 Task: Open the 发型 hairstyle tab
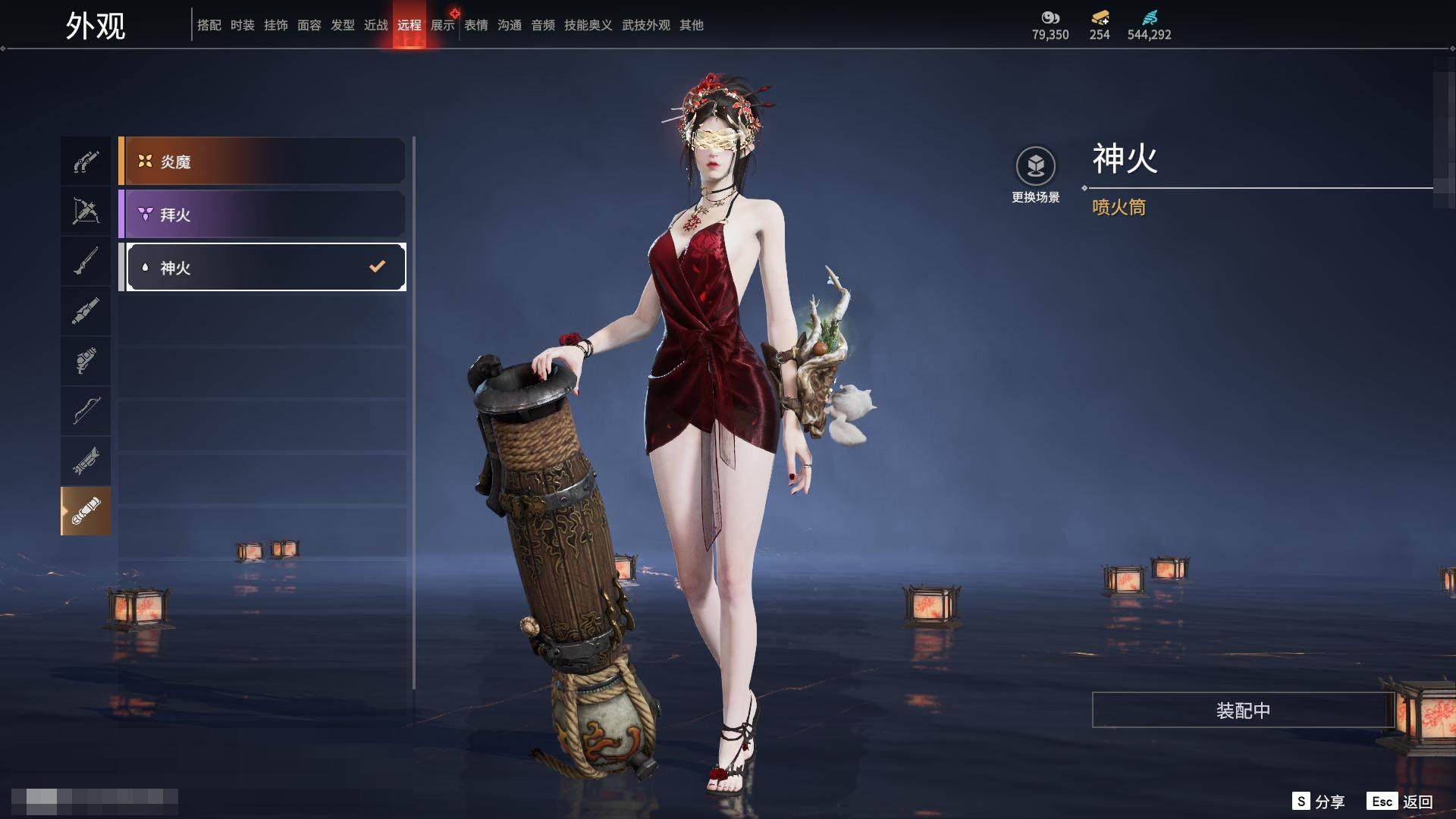[x=343, y=26]
